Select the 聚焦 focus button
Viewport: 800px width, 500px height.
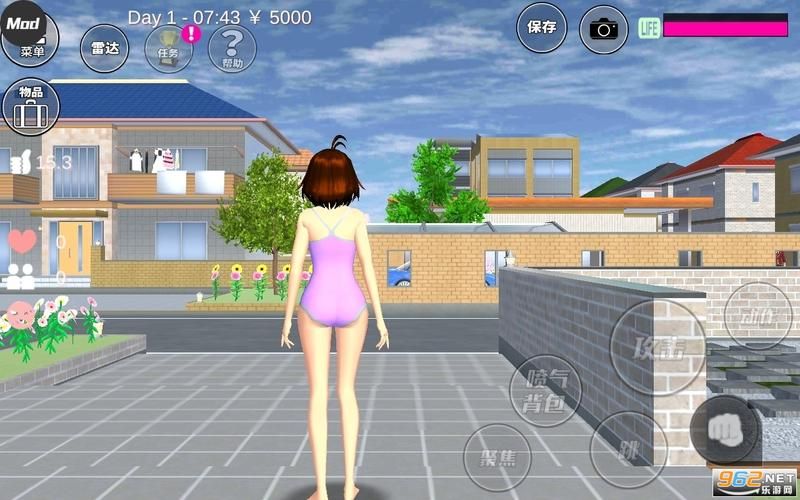[497, 458]
